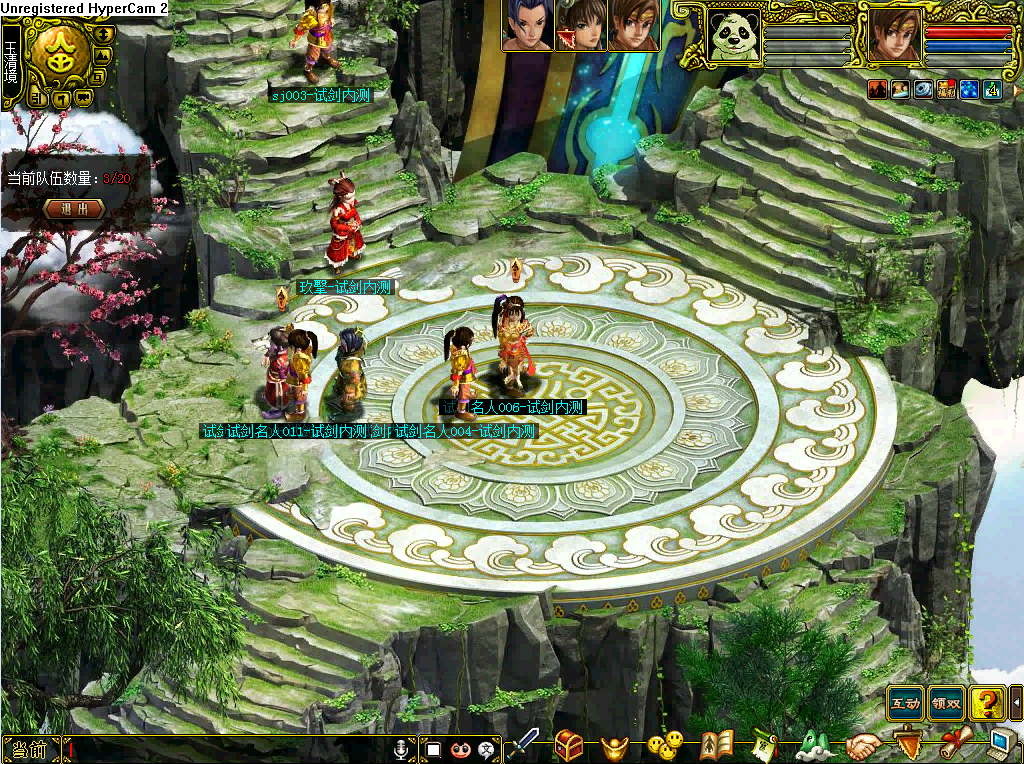
Task: Click the 当前 chat channel button
Action: point(30,749)
